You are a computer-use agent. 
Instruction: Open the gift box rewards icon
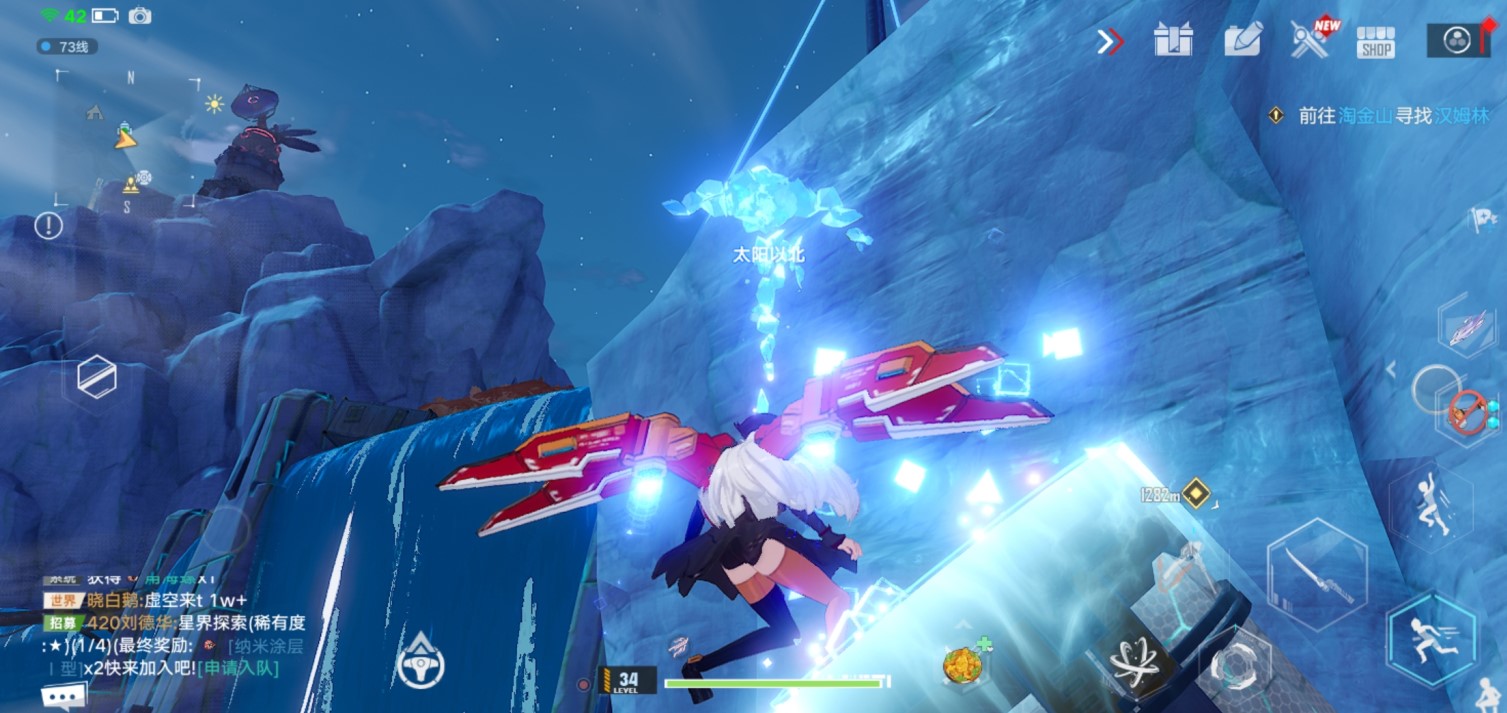coord(1173,41)
